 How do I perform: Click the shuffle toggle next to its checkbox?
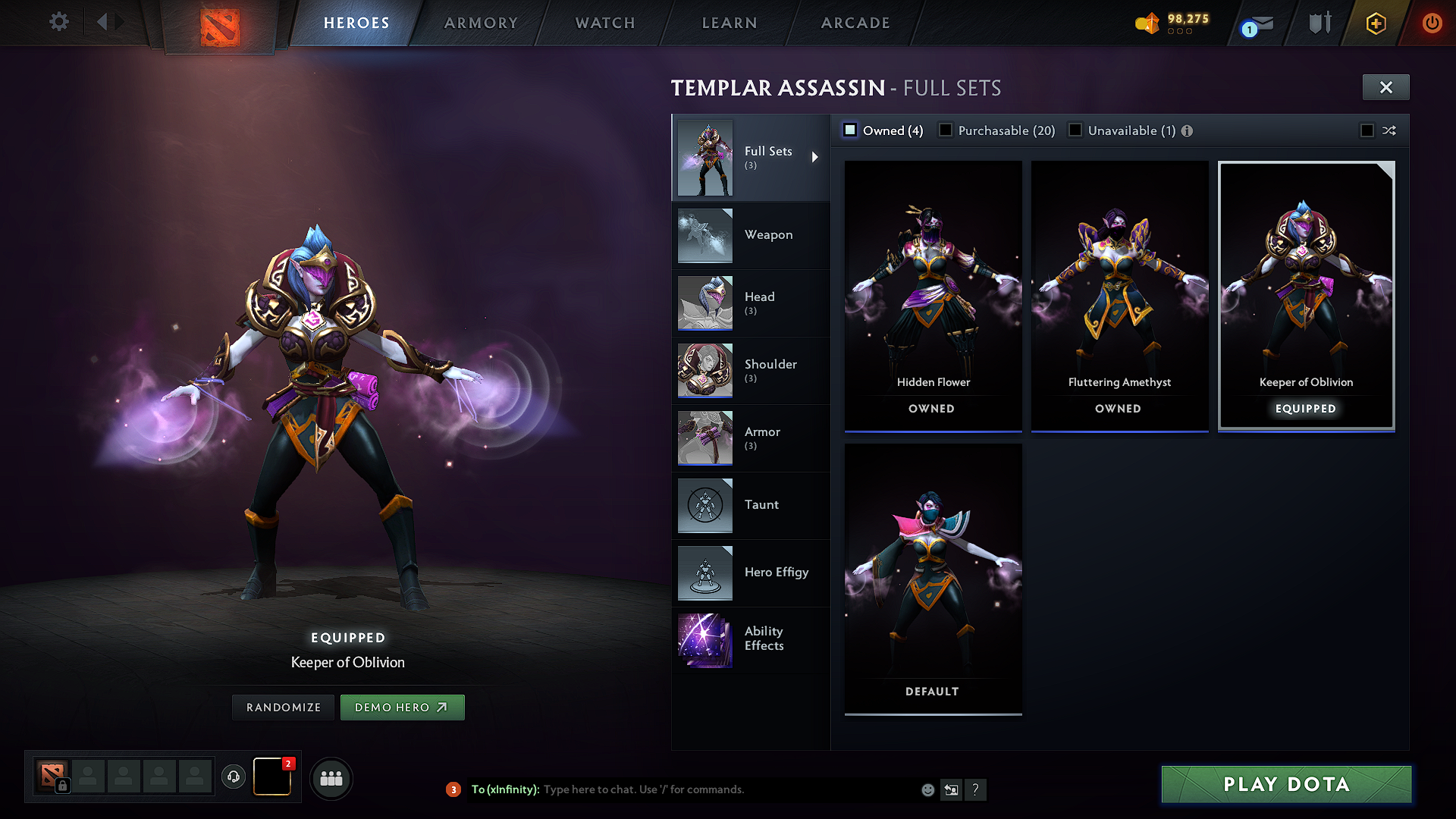click(1390, 130)
